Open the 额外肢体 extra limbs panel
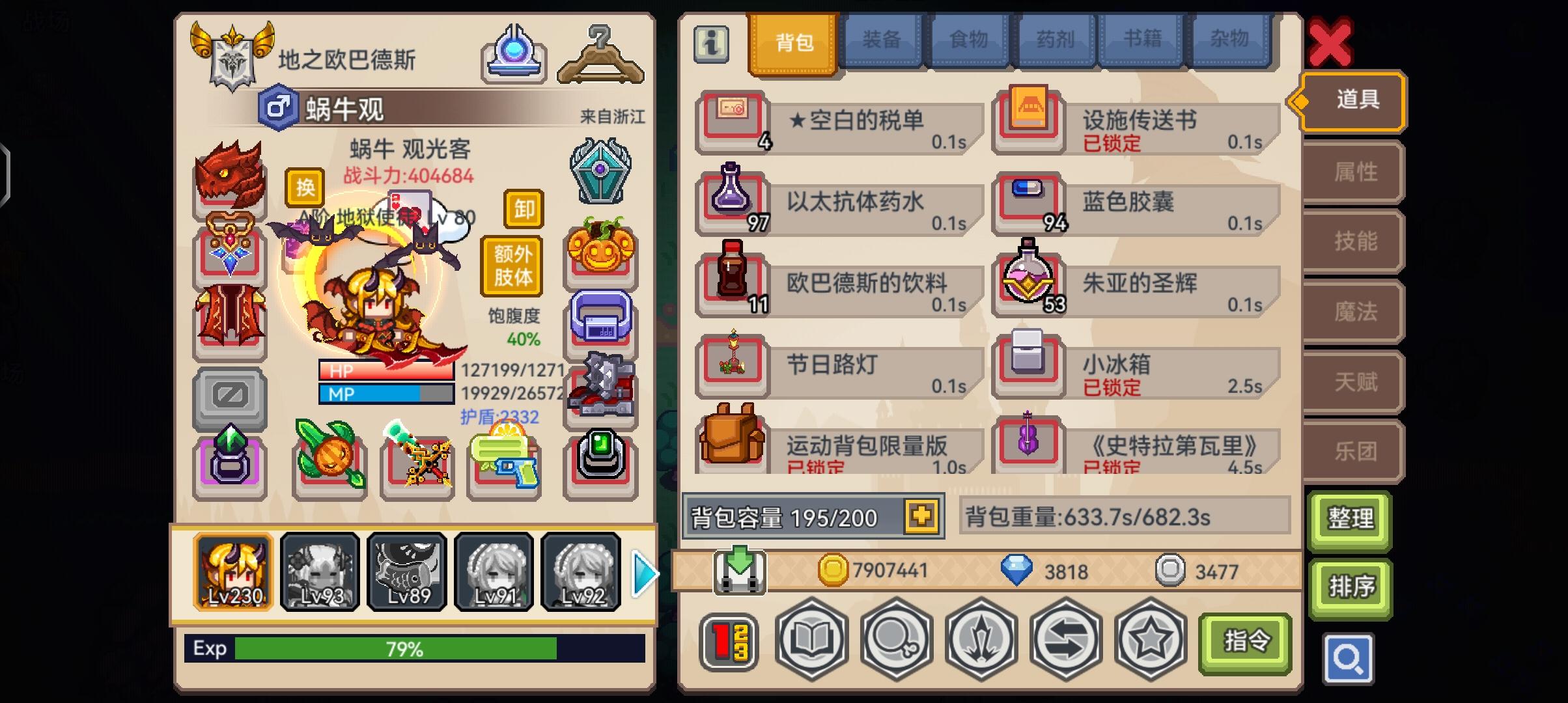 coord(511,266)
